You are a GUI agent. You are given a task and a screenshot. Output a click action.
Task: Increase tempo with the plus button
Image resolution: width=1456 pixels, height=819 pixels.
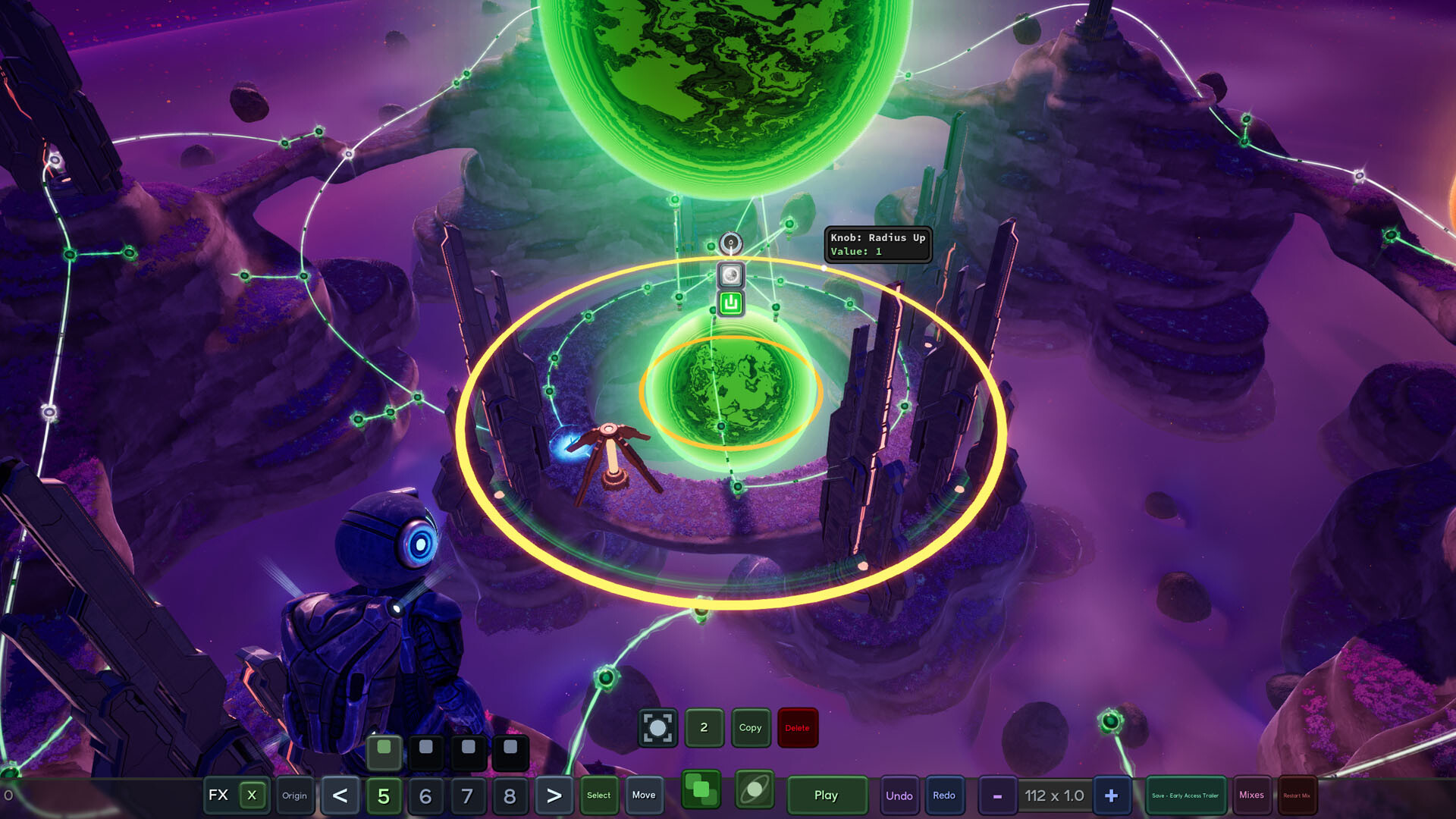click(1111, 795)
